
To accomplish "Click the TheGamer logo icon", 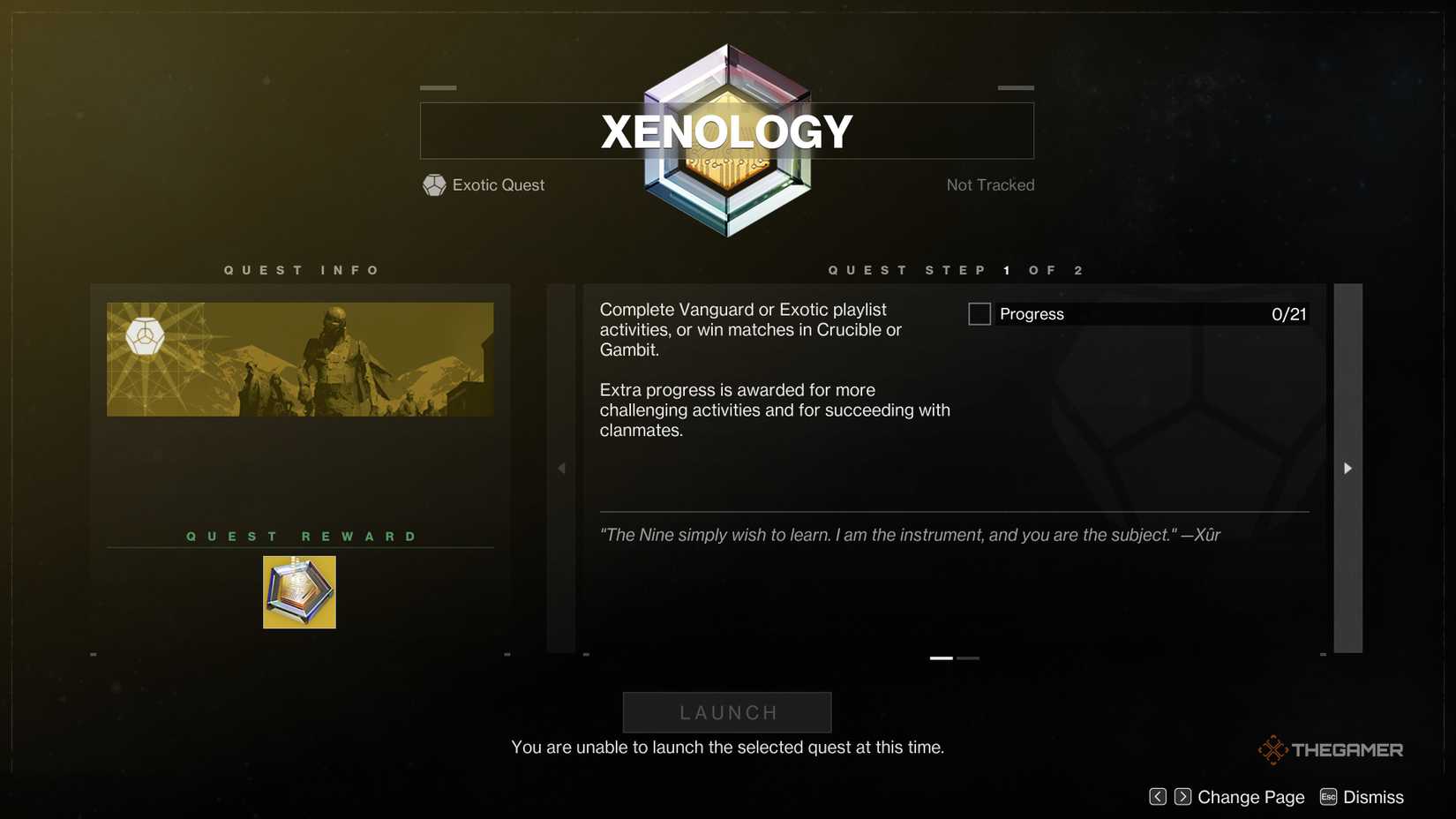I will [x=1272, y=748].
